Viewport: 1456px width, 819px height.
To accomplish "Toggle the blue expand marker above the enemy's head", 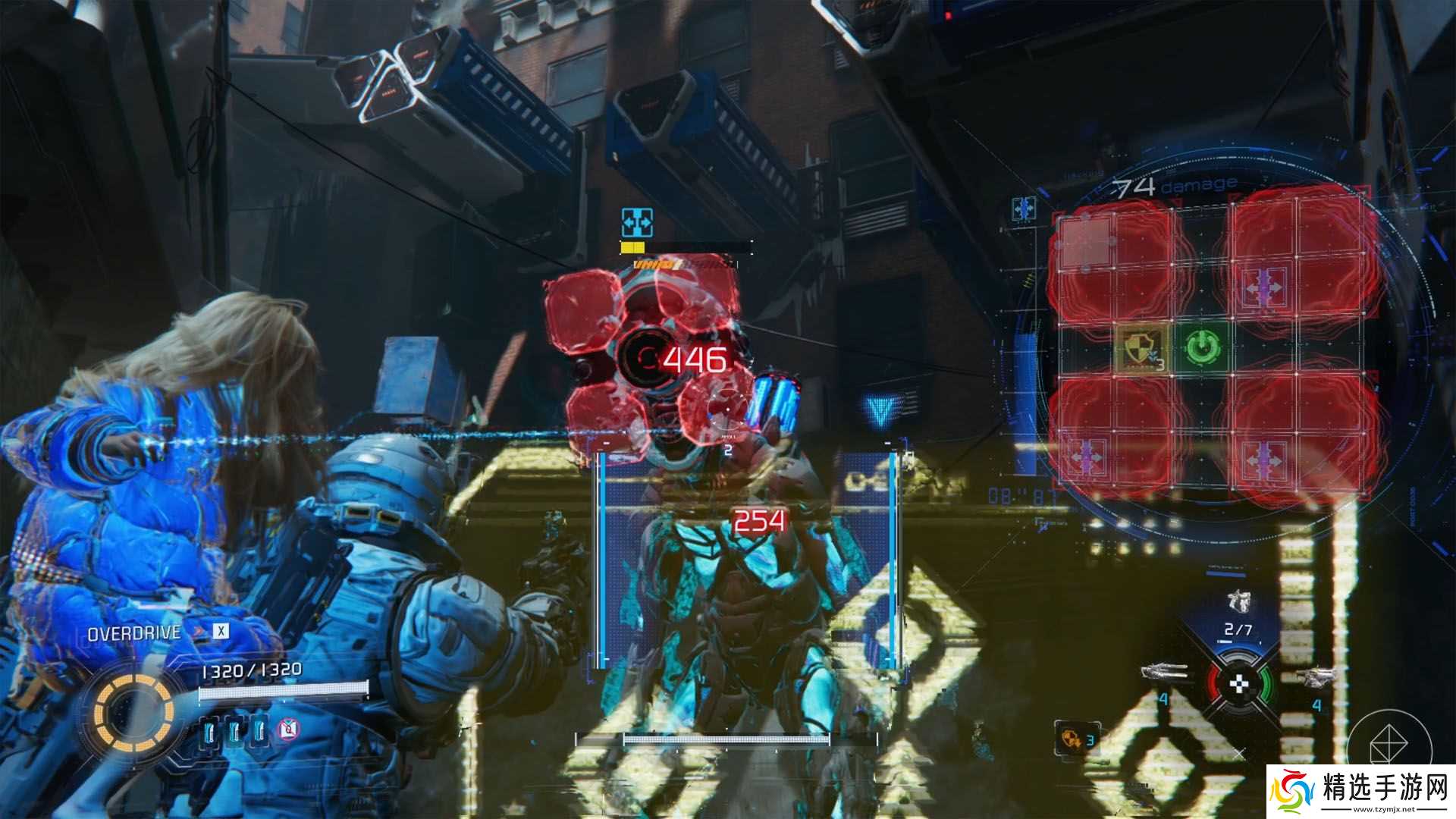I will click(x=637, y=221).
